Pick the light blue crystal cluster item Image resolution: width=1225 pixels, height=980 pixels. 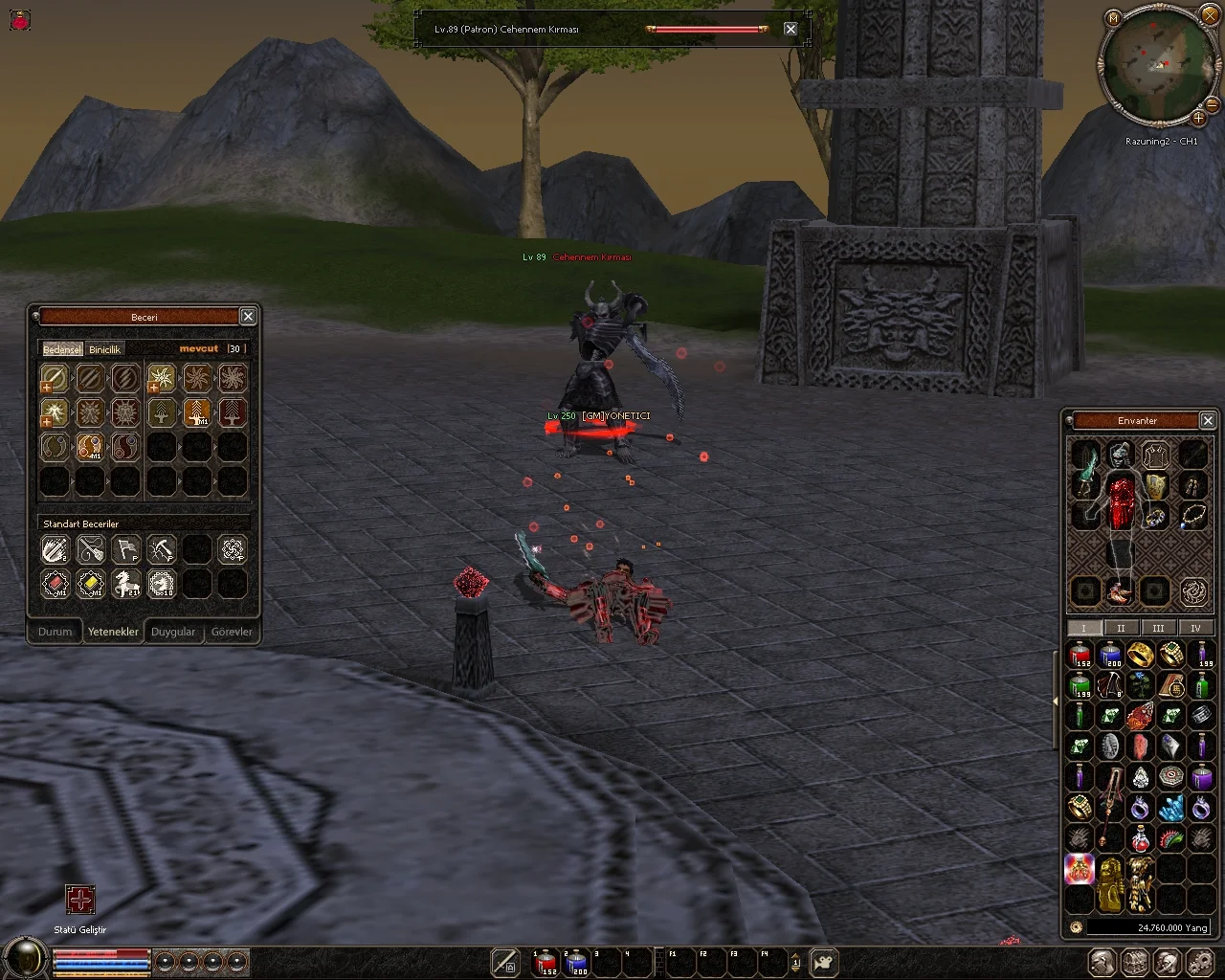point(1171,808)
